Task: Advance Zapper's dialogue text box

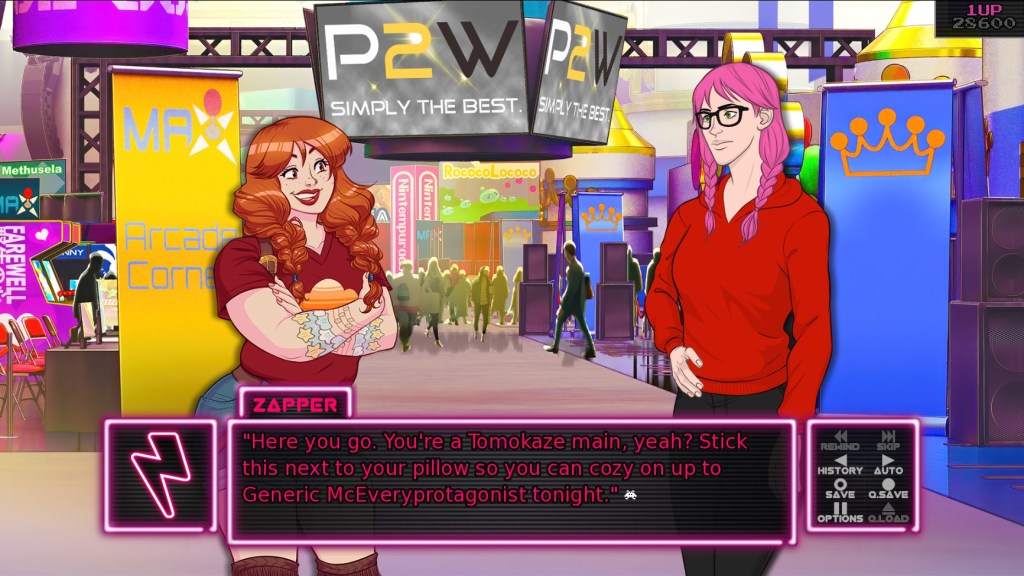Action: [x=511, y=481]
